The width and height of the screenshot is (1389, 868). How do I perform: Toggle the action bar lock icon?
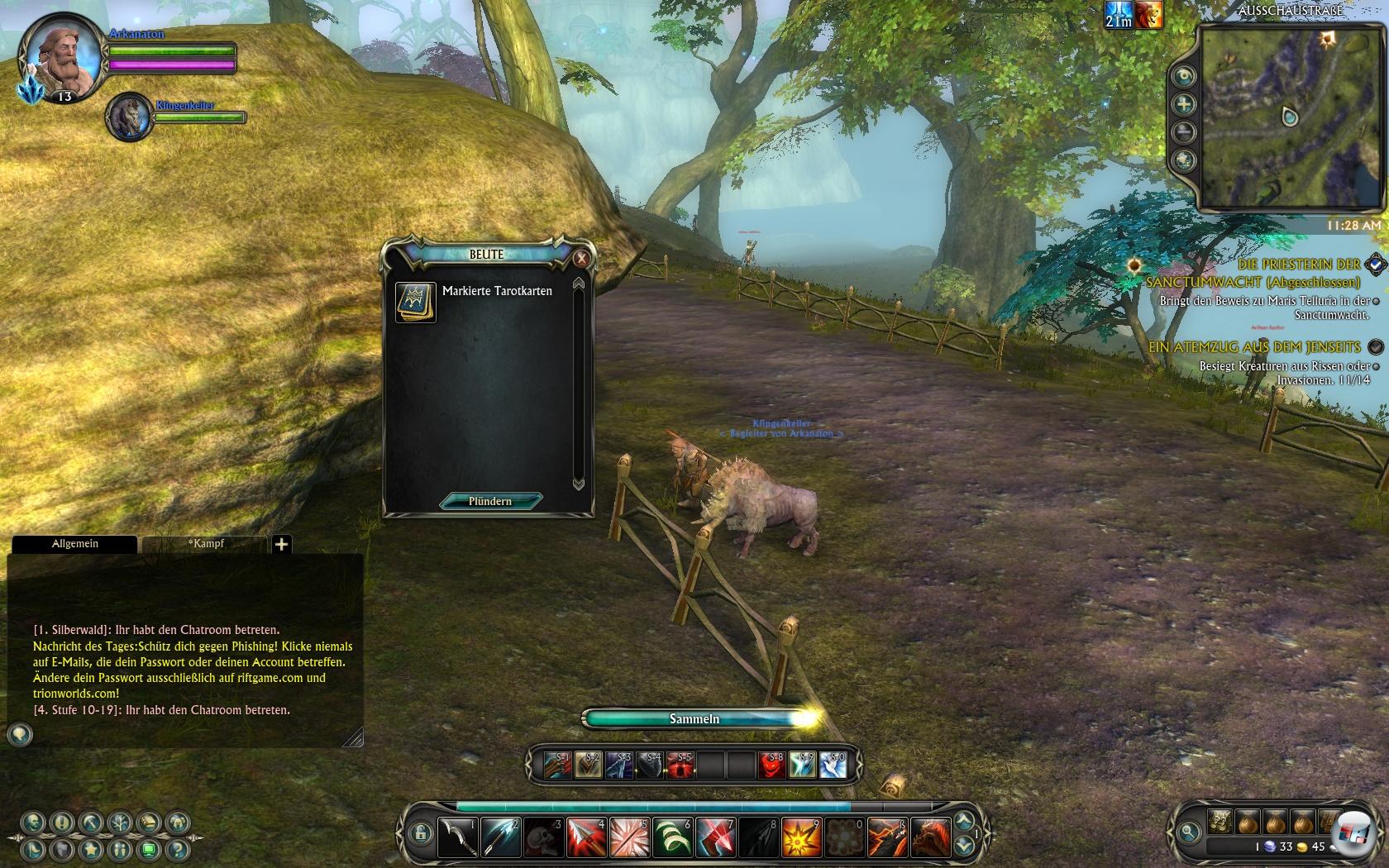(420, 833)
